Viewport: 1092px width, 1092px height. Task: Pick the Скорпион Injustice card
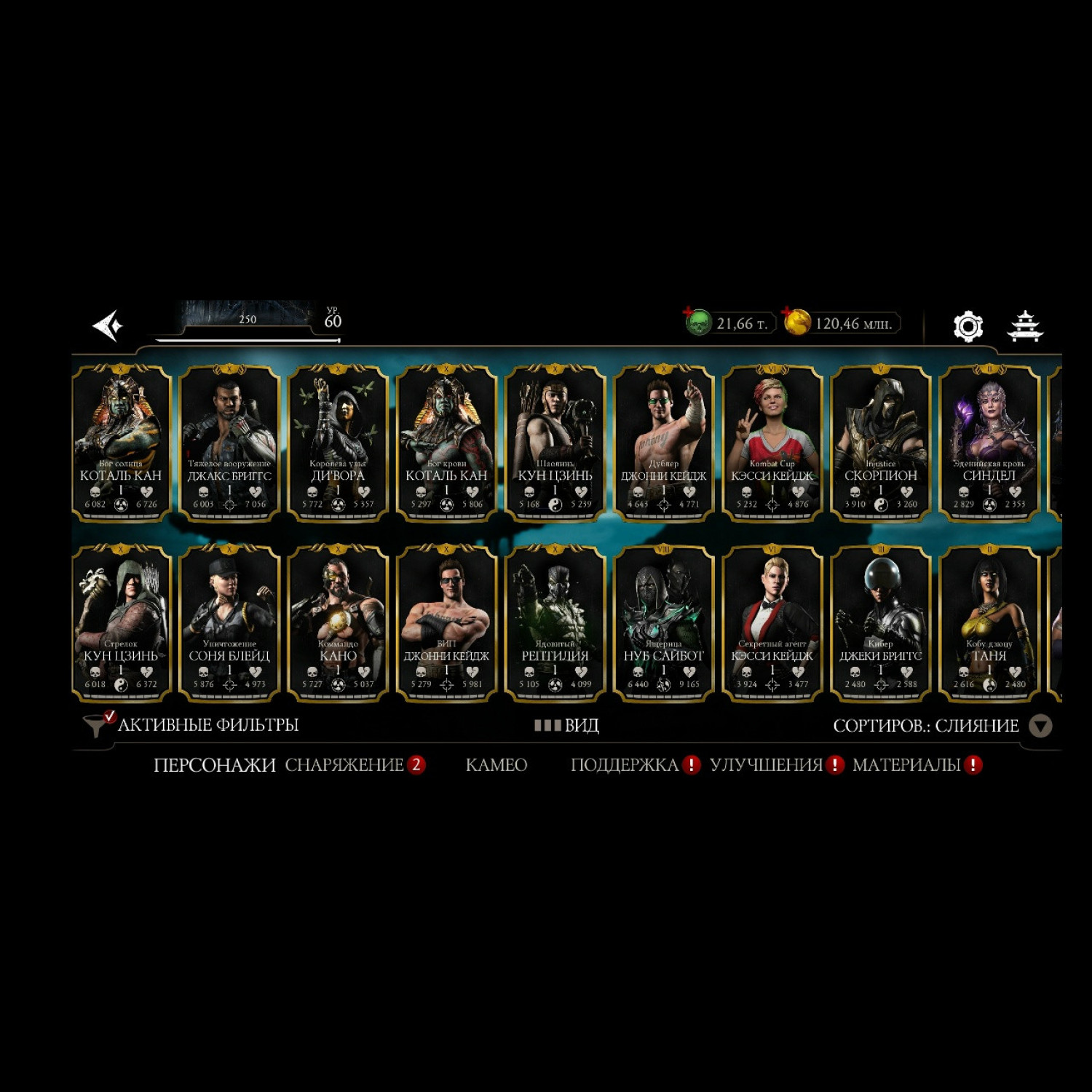click(x=880, y=443)
